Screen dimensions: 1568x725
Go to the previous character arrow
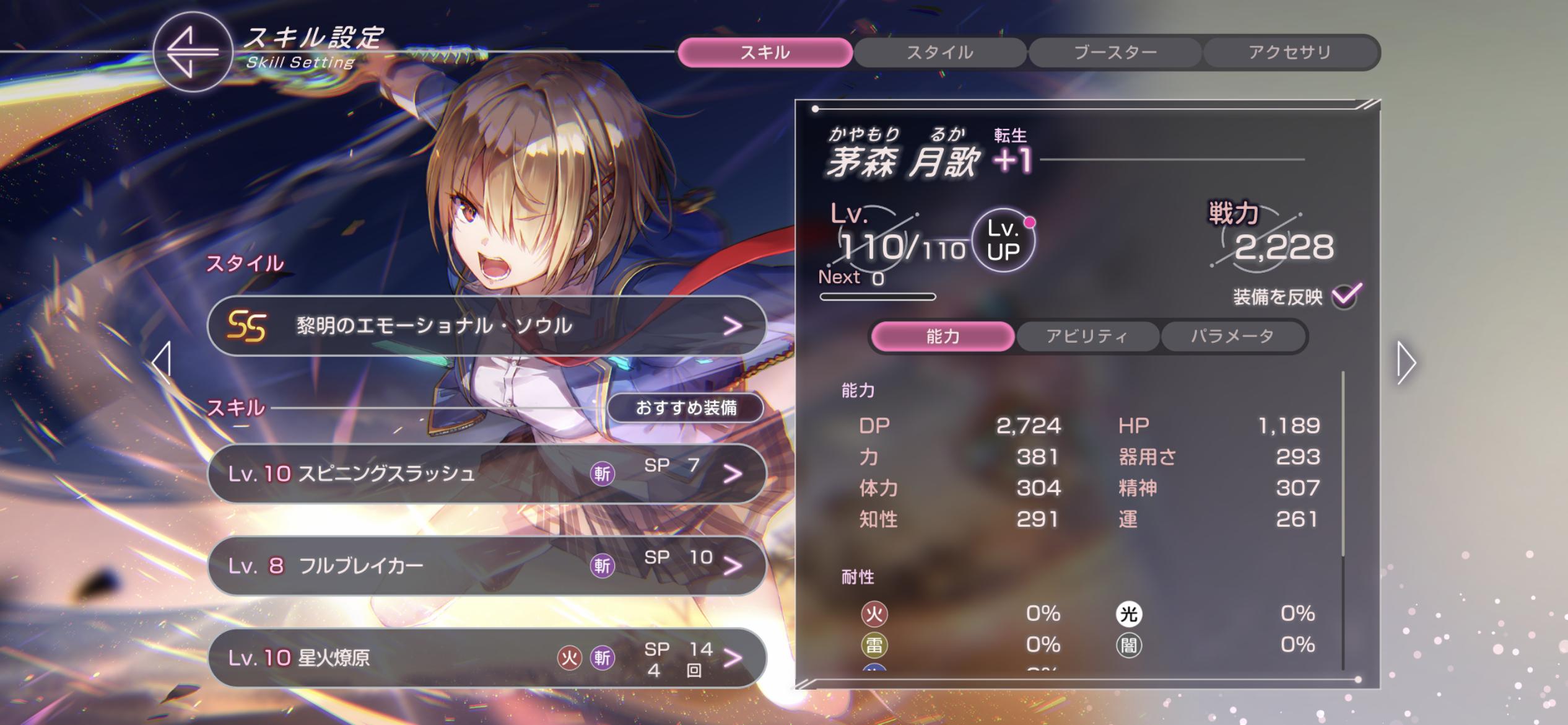162,361
